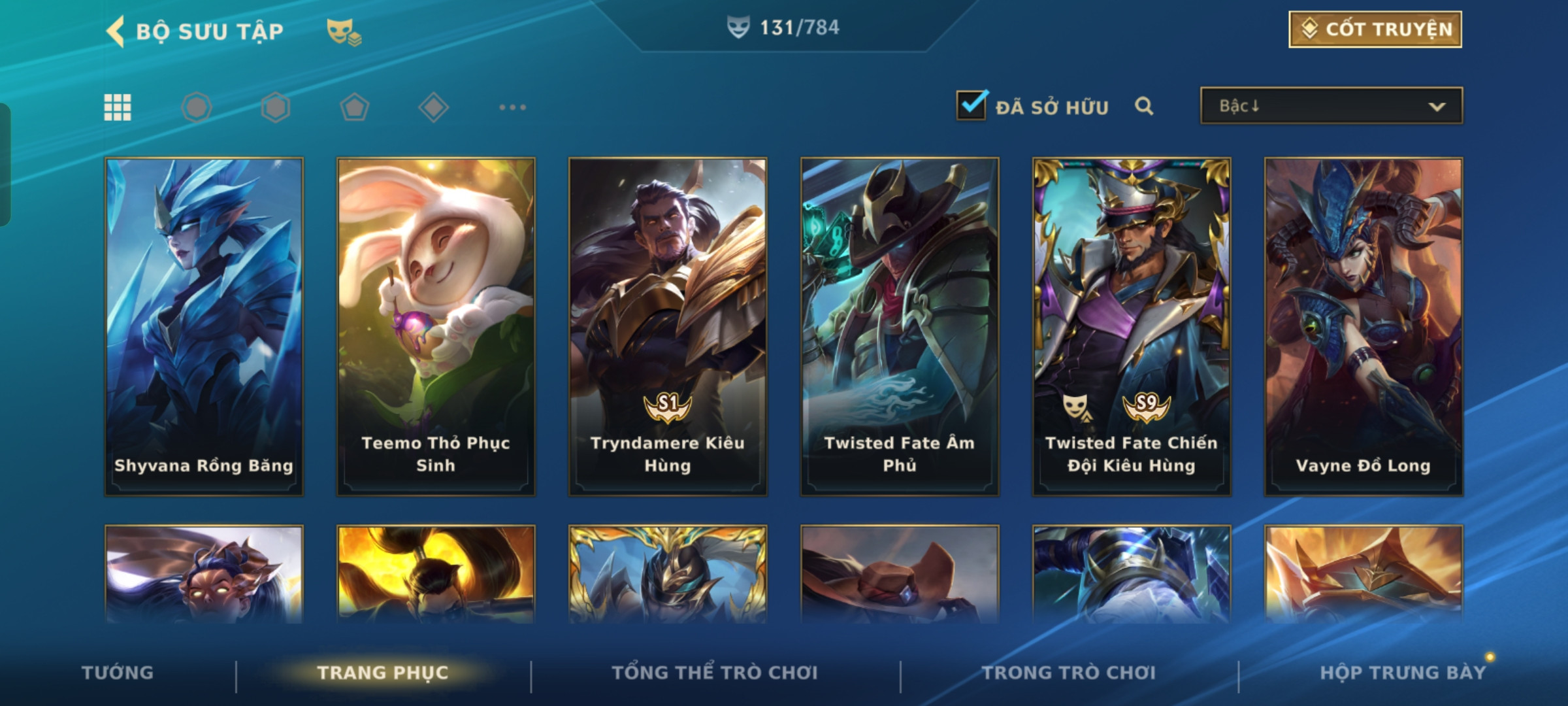
Task: Toggle the Đã Sở Hữu checkbox
Action: pyautogui.click(x=972, y=106)
